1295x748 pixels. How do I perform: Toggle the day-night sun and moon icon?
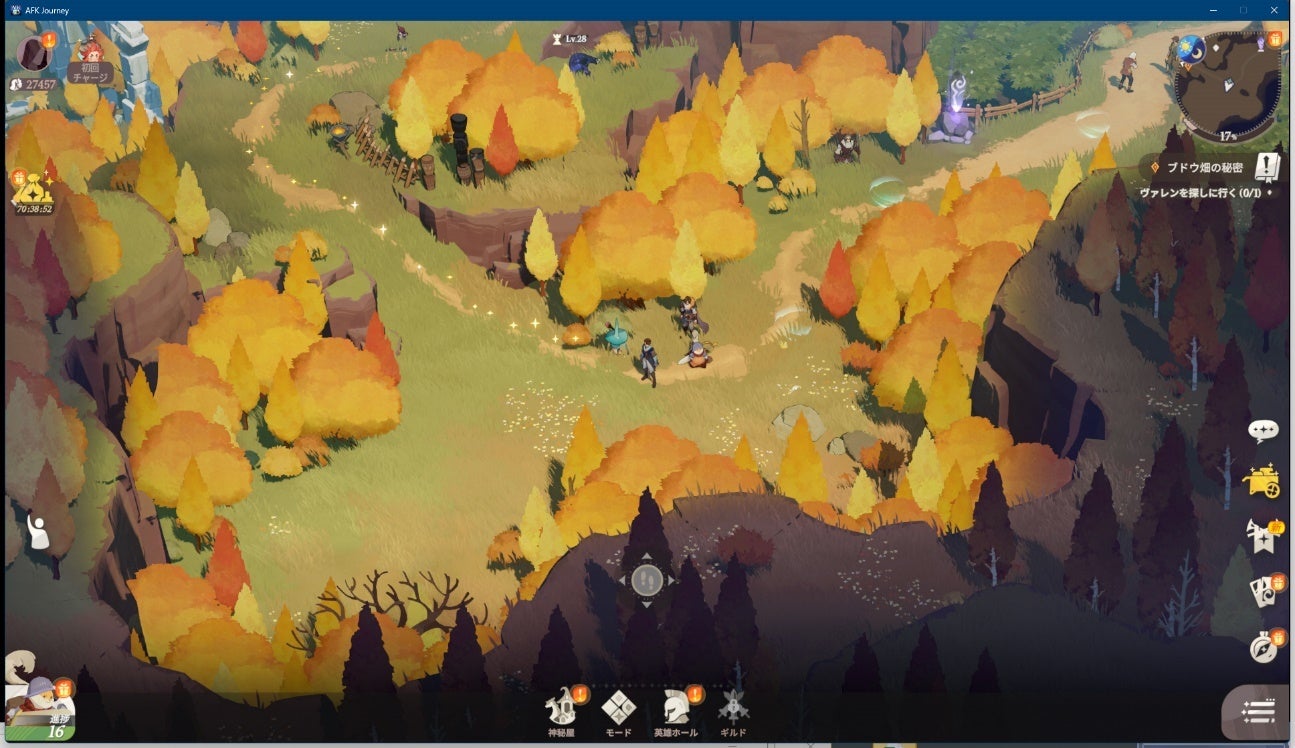tap(1190, 46)
